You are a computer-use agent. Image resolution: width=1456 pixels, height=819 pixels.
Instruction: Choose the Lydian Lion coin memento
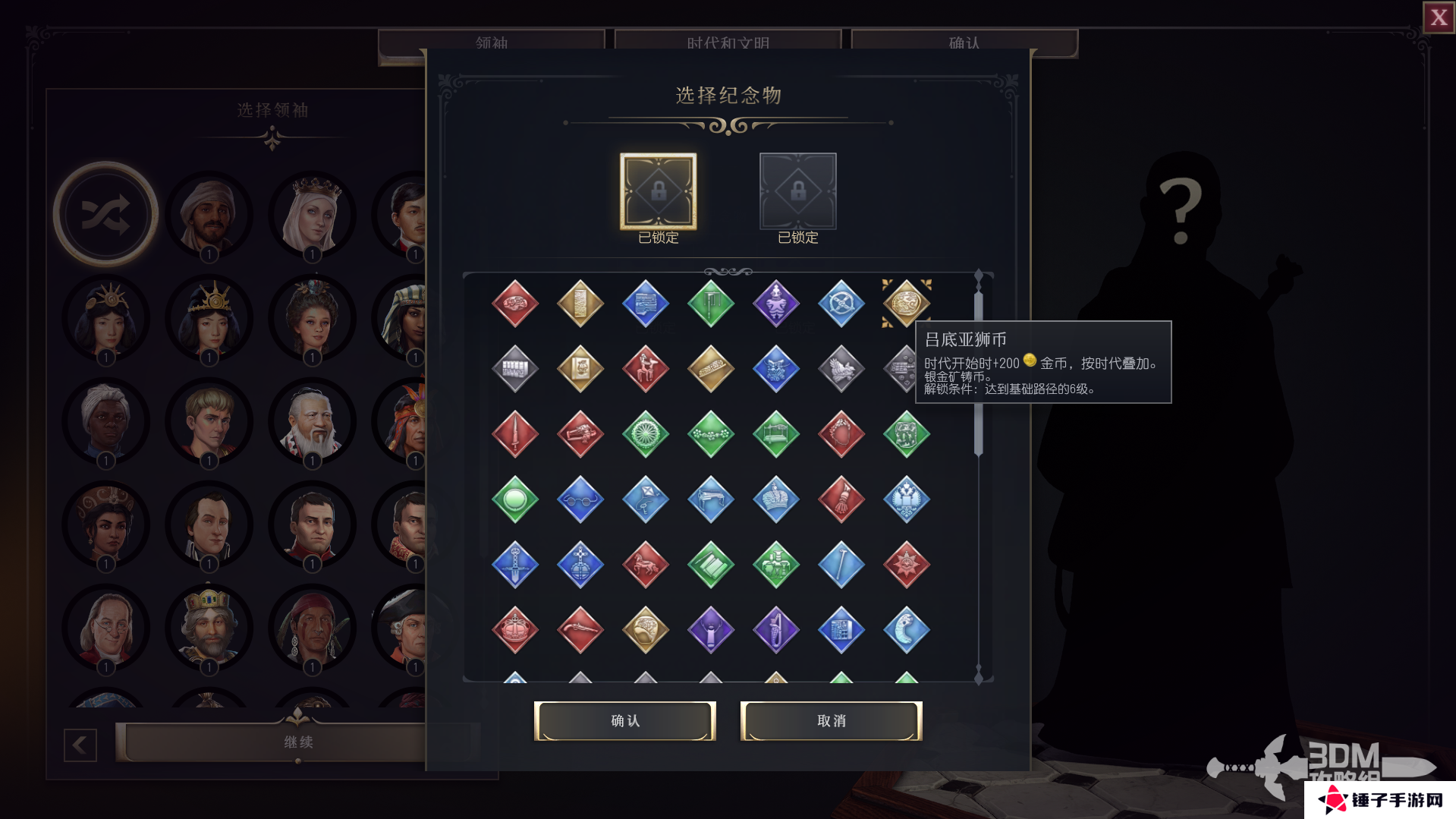point(906,303)
